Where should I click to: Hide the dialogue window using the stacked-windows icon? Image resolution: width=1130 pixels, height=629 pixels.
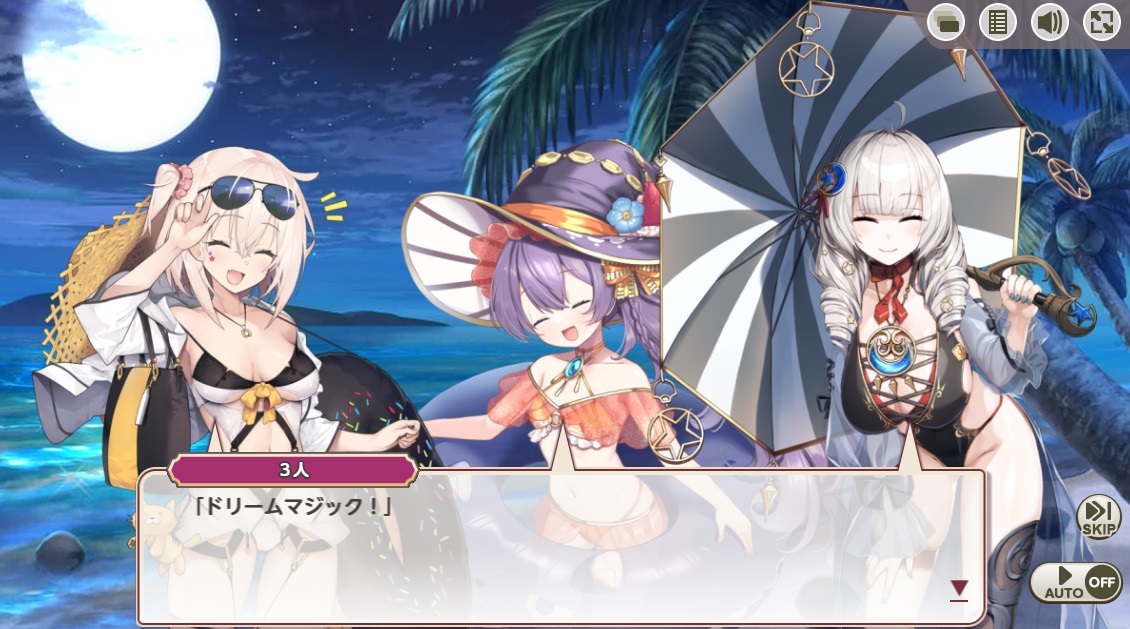click(x=945, y=22)
